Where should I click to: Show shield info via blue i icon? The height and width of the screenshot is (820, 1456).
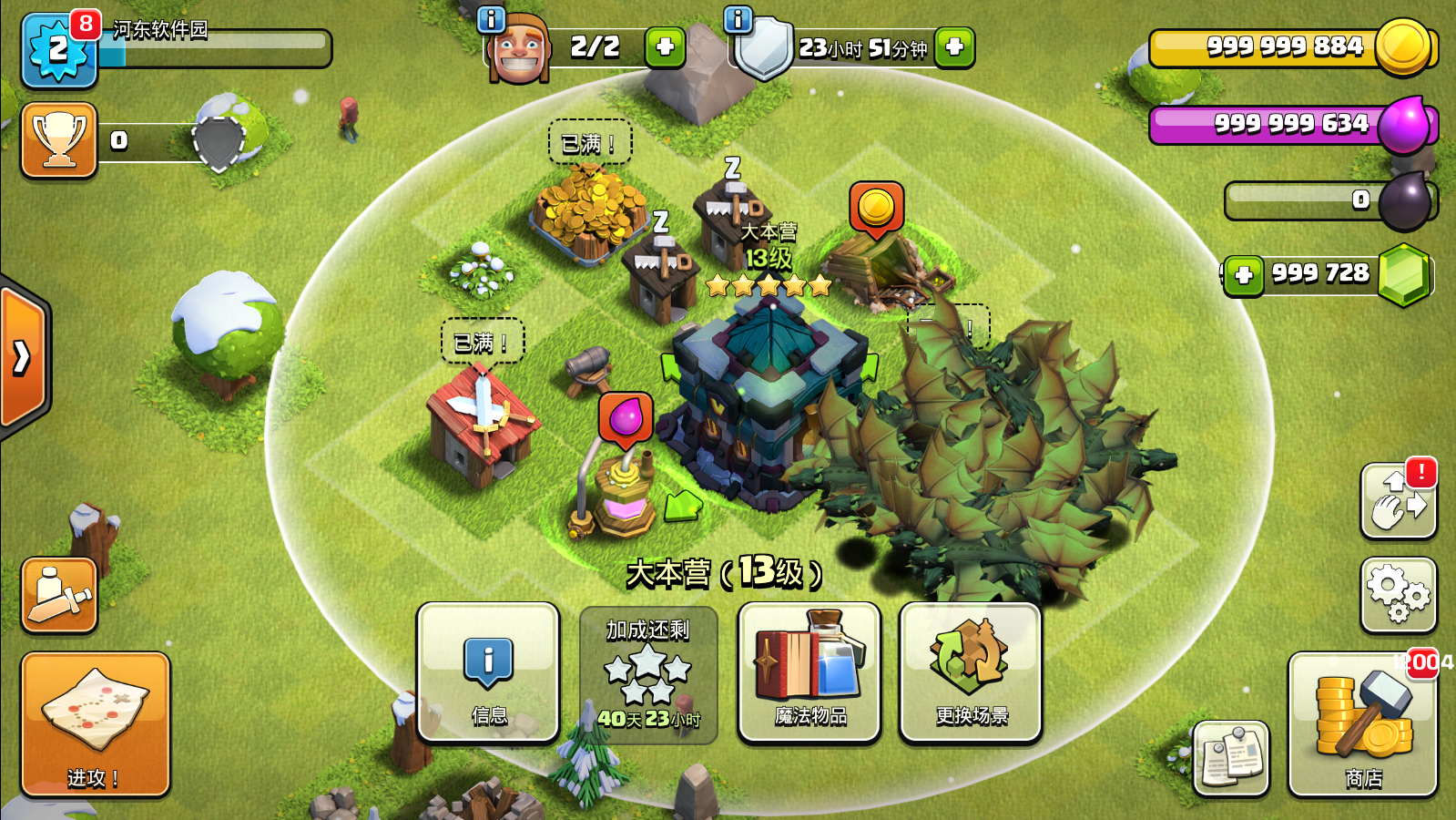738,19
